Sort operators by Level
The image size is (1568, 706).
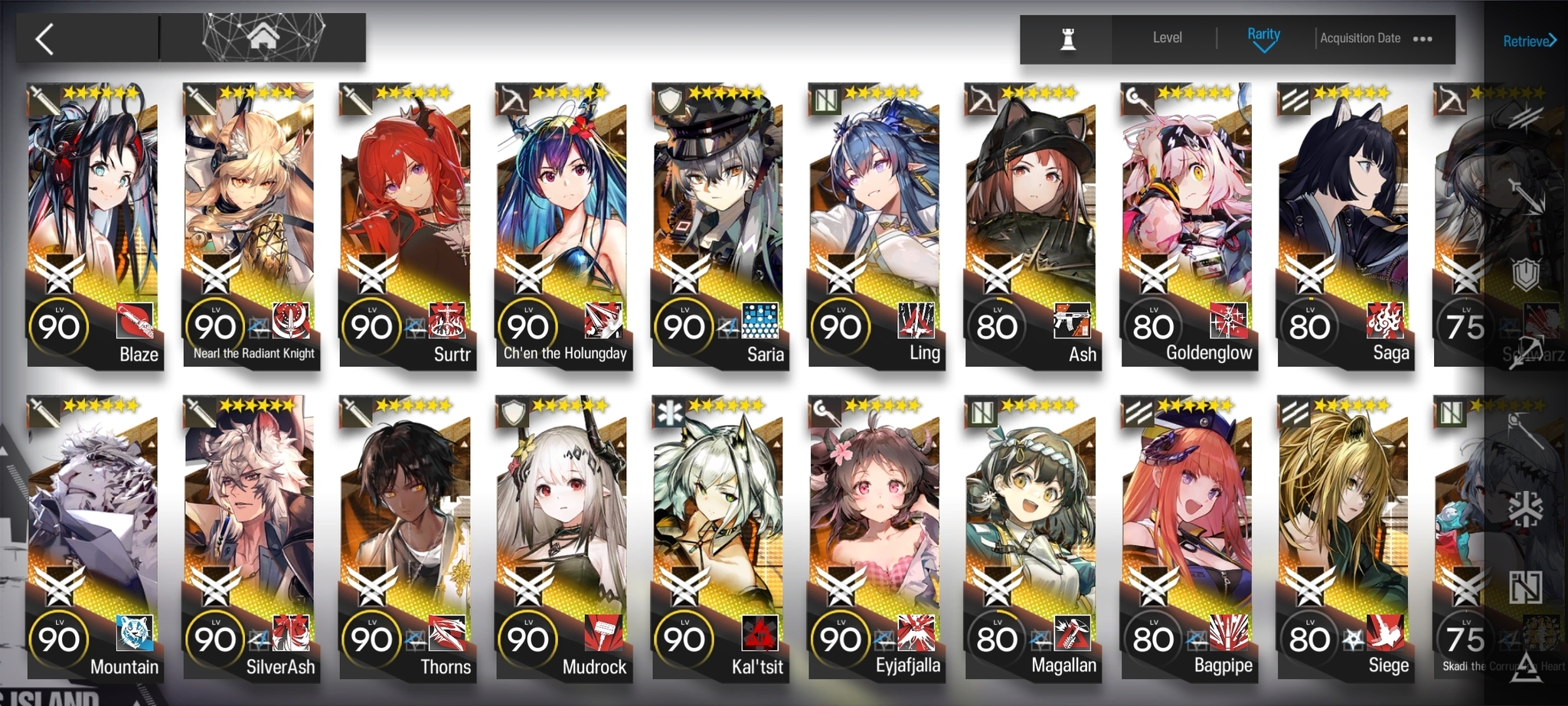1167,38
